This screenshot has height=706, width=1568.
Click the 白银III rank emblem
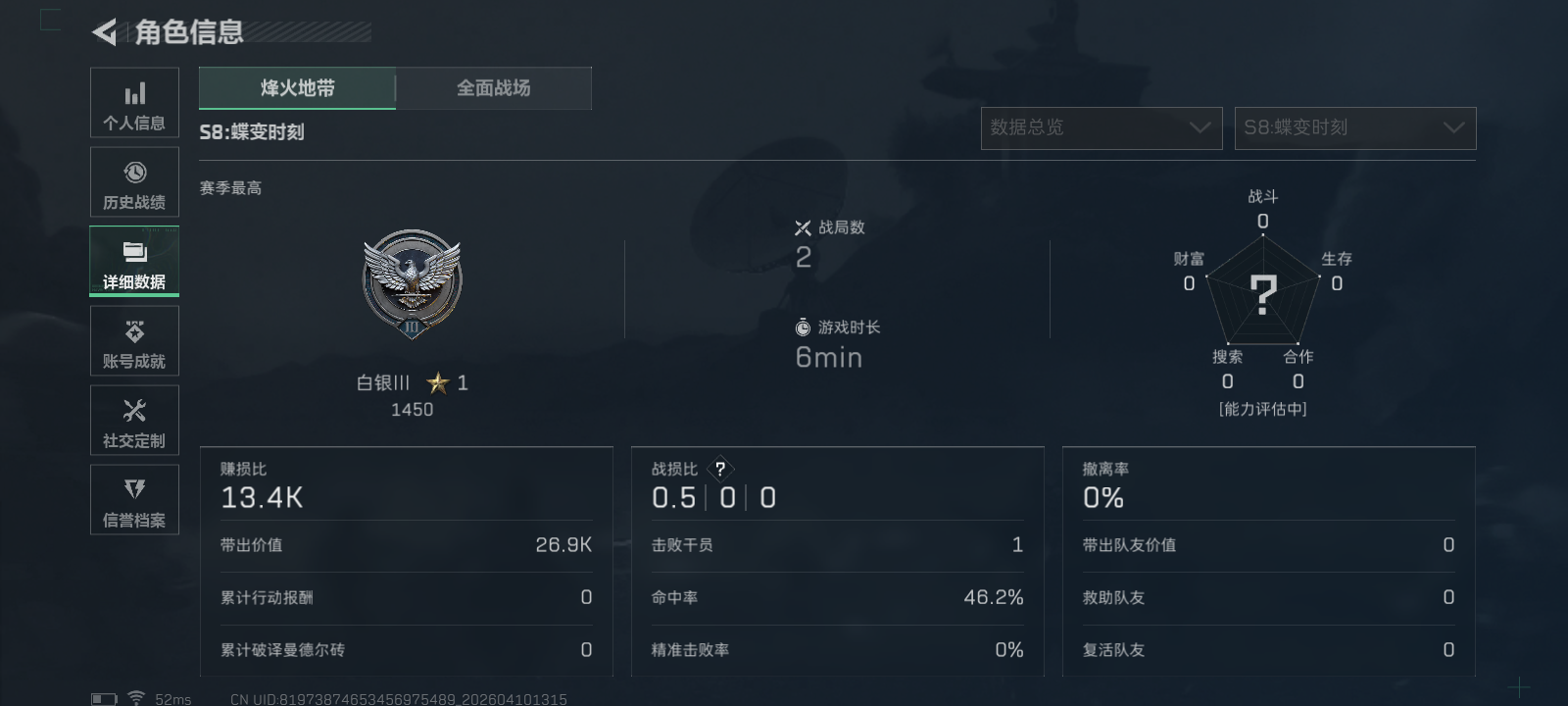(413, 284)
